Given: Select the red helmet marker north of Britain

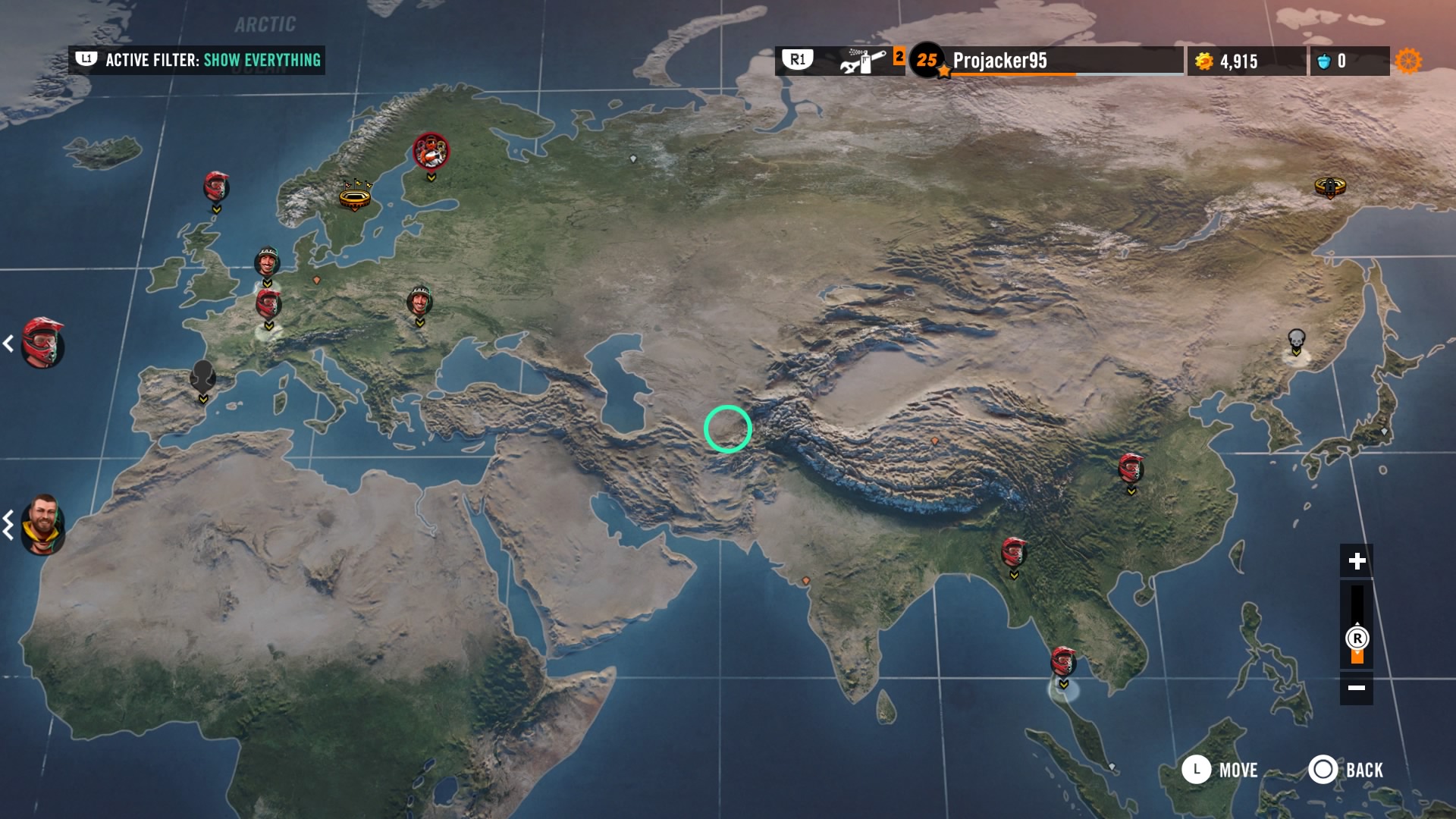Looking at the screenshot, I should (216, 186).
